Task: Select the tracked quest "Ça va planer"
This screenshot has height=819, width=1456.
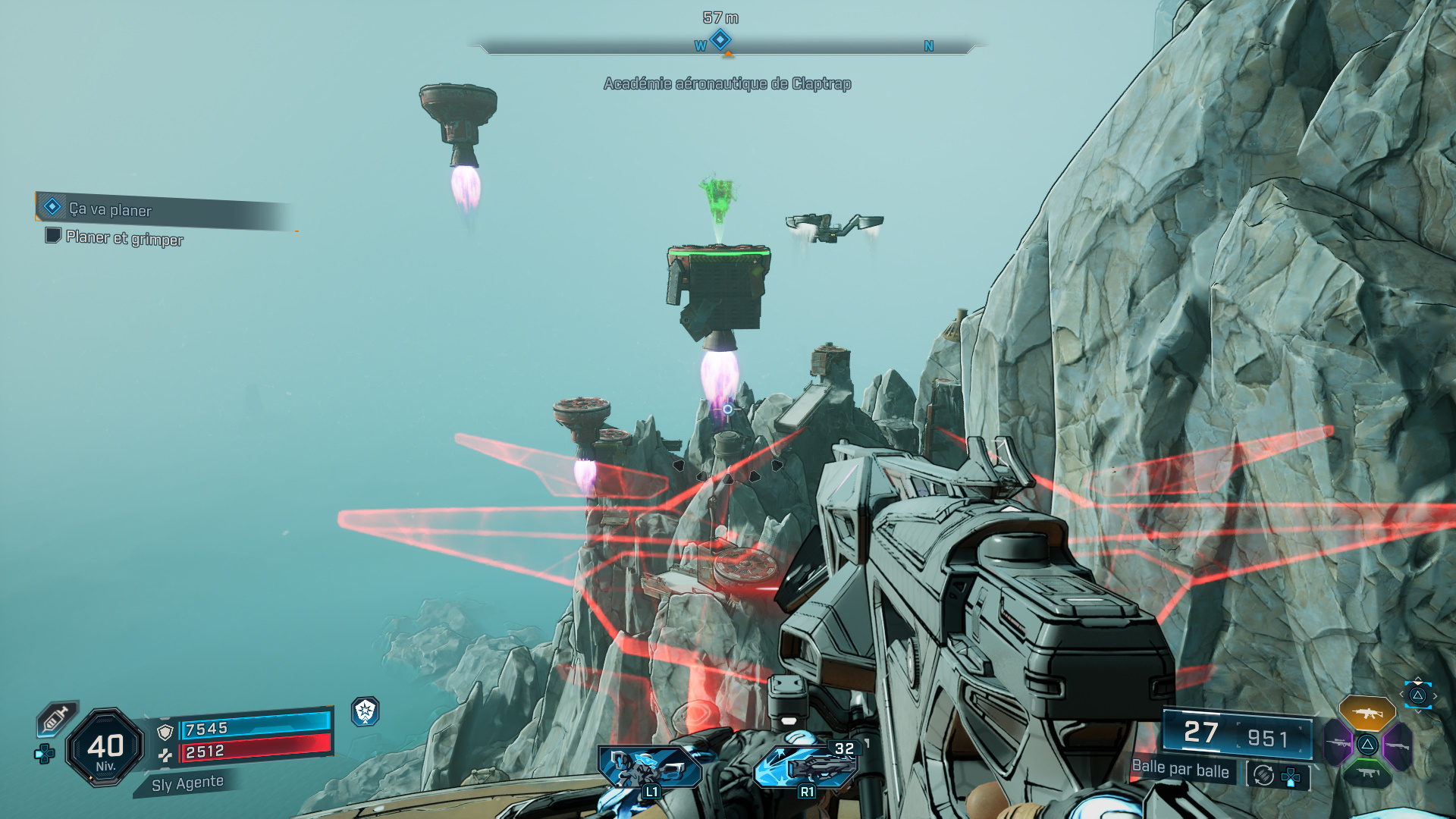Action: [111, 209]
